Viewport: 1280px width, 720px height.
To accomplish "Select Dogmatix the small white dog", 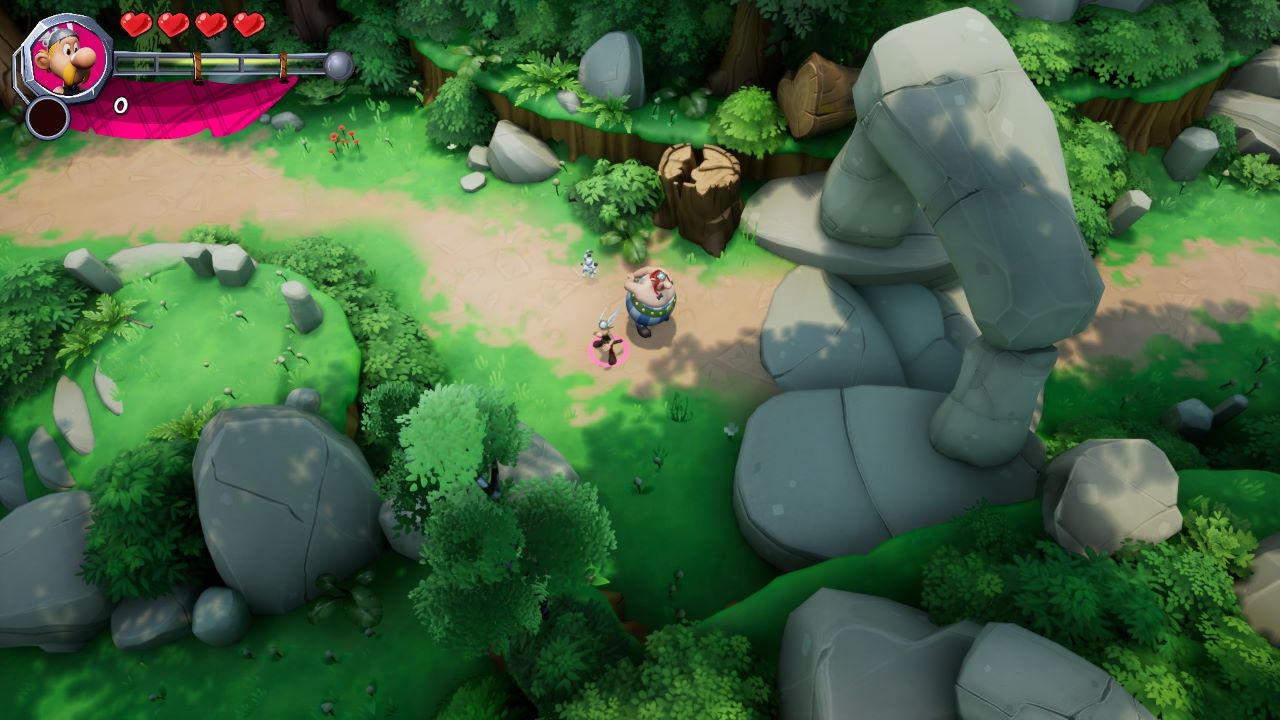I will 587,262.
